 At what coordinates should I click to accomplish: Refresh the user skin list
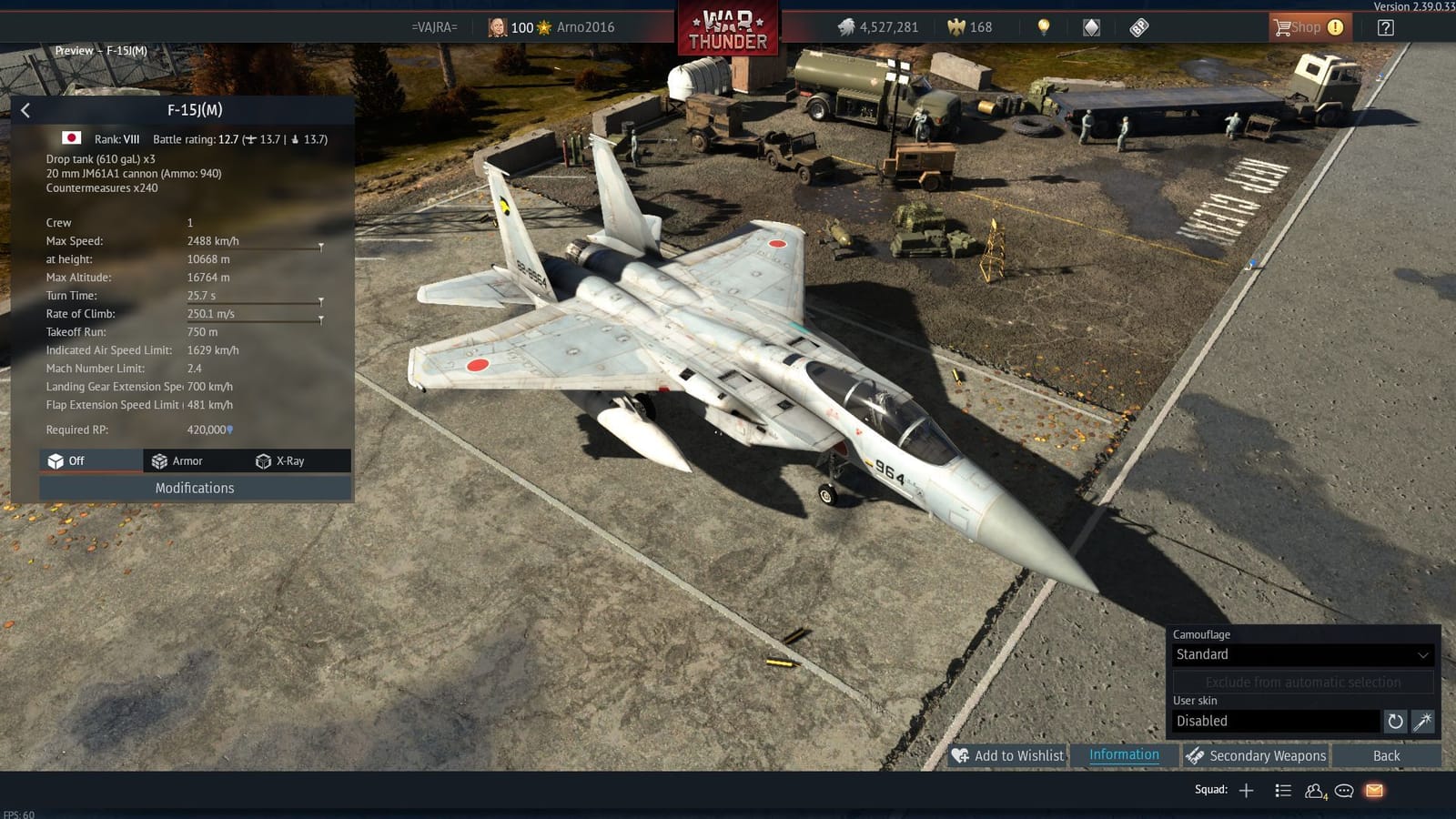[1395, 721]
